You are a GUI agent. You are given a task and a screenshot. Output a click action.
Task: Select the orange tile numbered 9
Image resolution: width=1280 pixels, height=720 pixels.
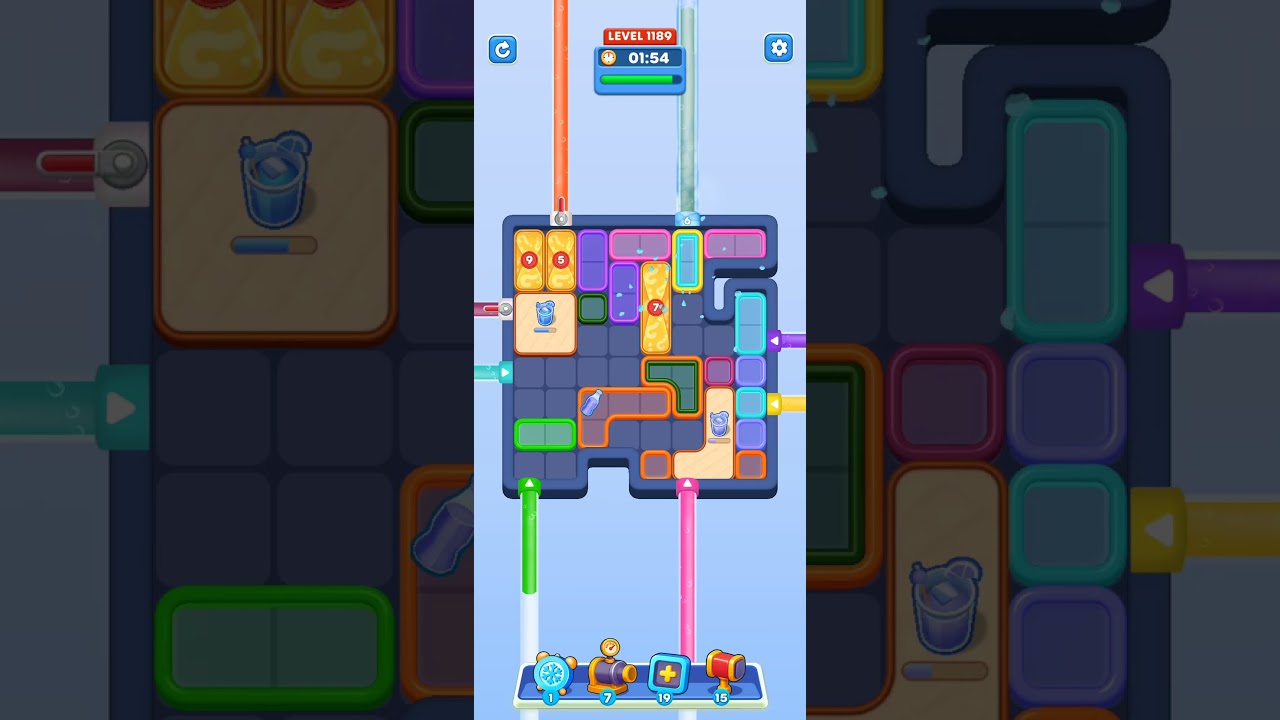[x=530, y=258]
